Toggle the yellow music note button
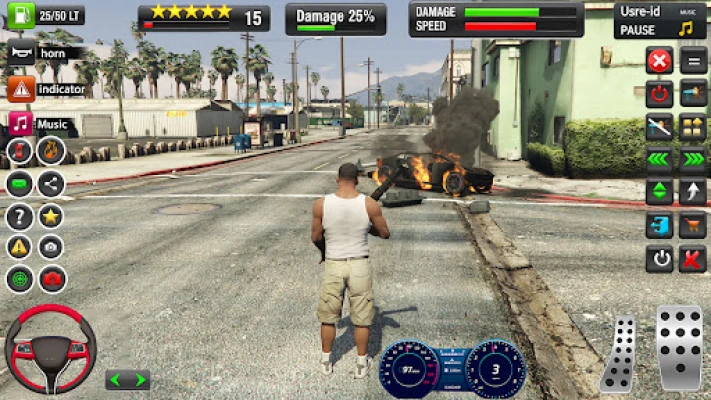The height and width of the screenshot is (400, 711). [686, 28]
